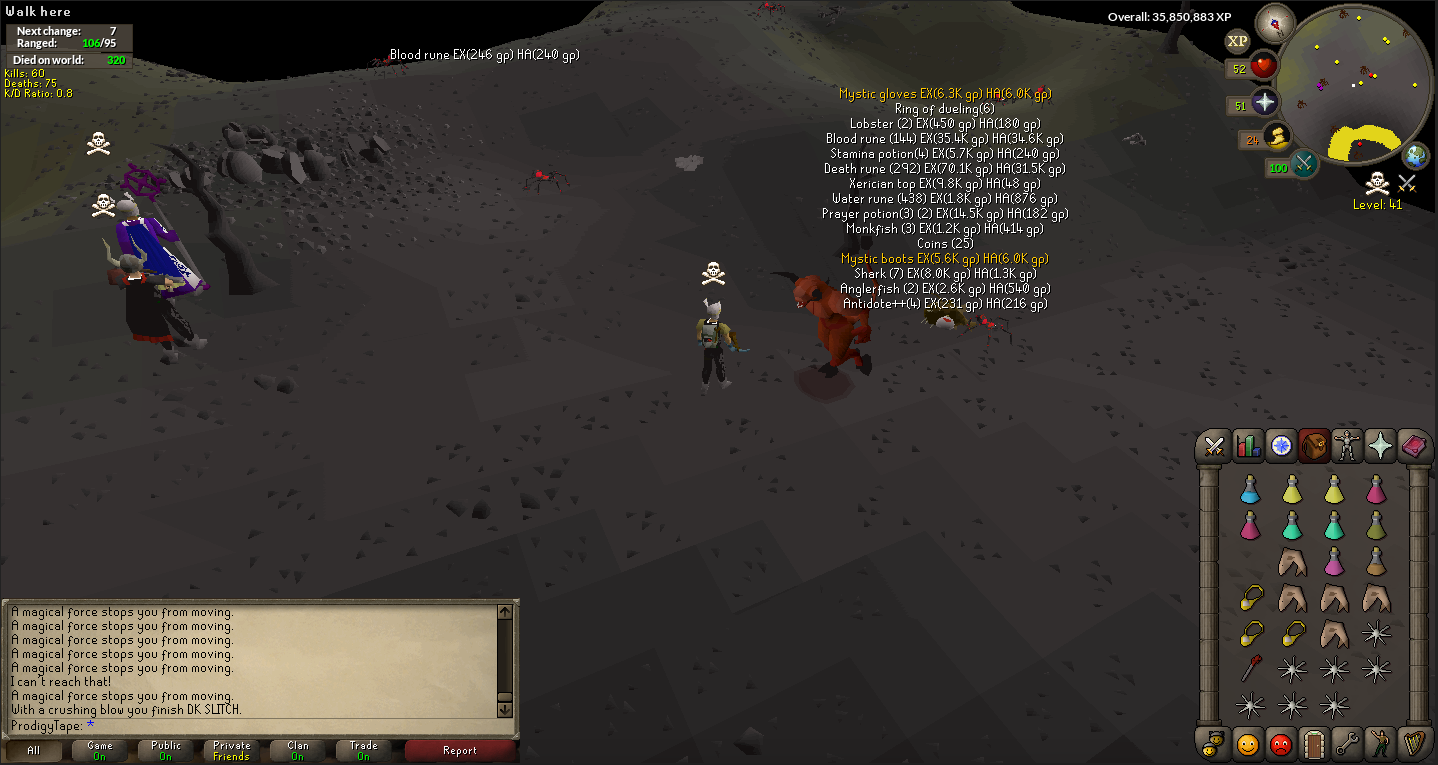
Task: Switch to the Magic spellbook tab
Action: (1413, 446)
